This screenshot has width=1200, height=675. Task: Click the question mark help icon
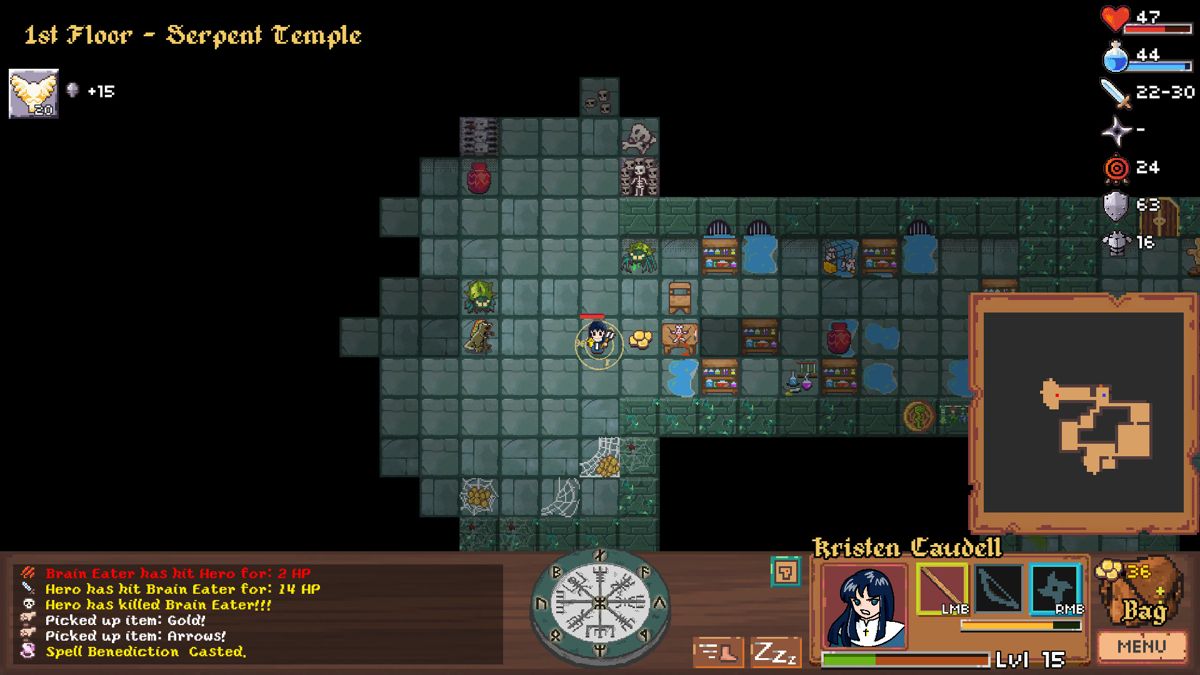785,572
